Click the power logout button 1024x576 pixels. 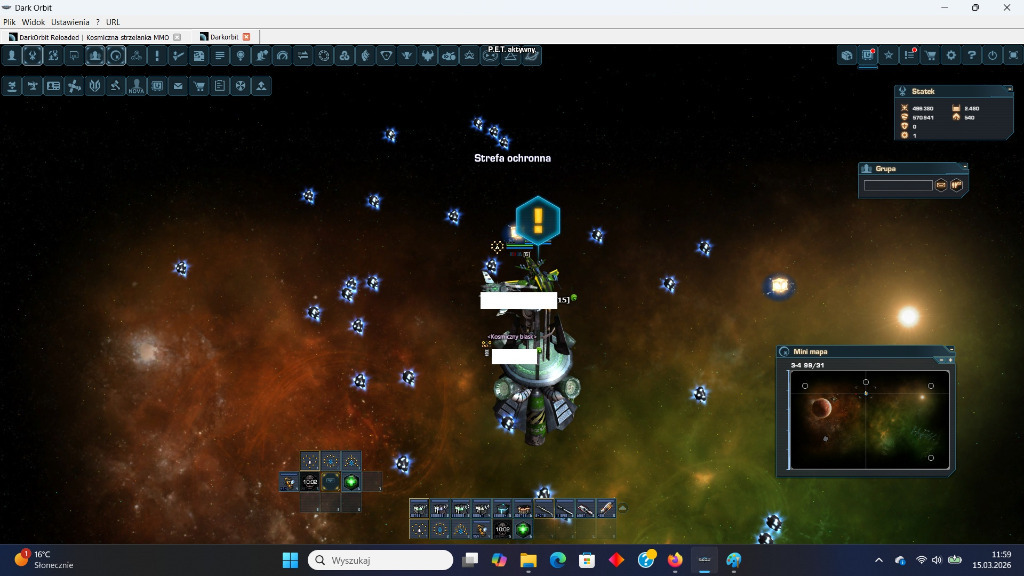pyautogui.click(x=992, y=56)
